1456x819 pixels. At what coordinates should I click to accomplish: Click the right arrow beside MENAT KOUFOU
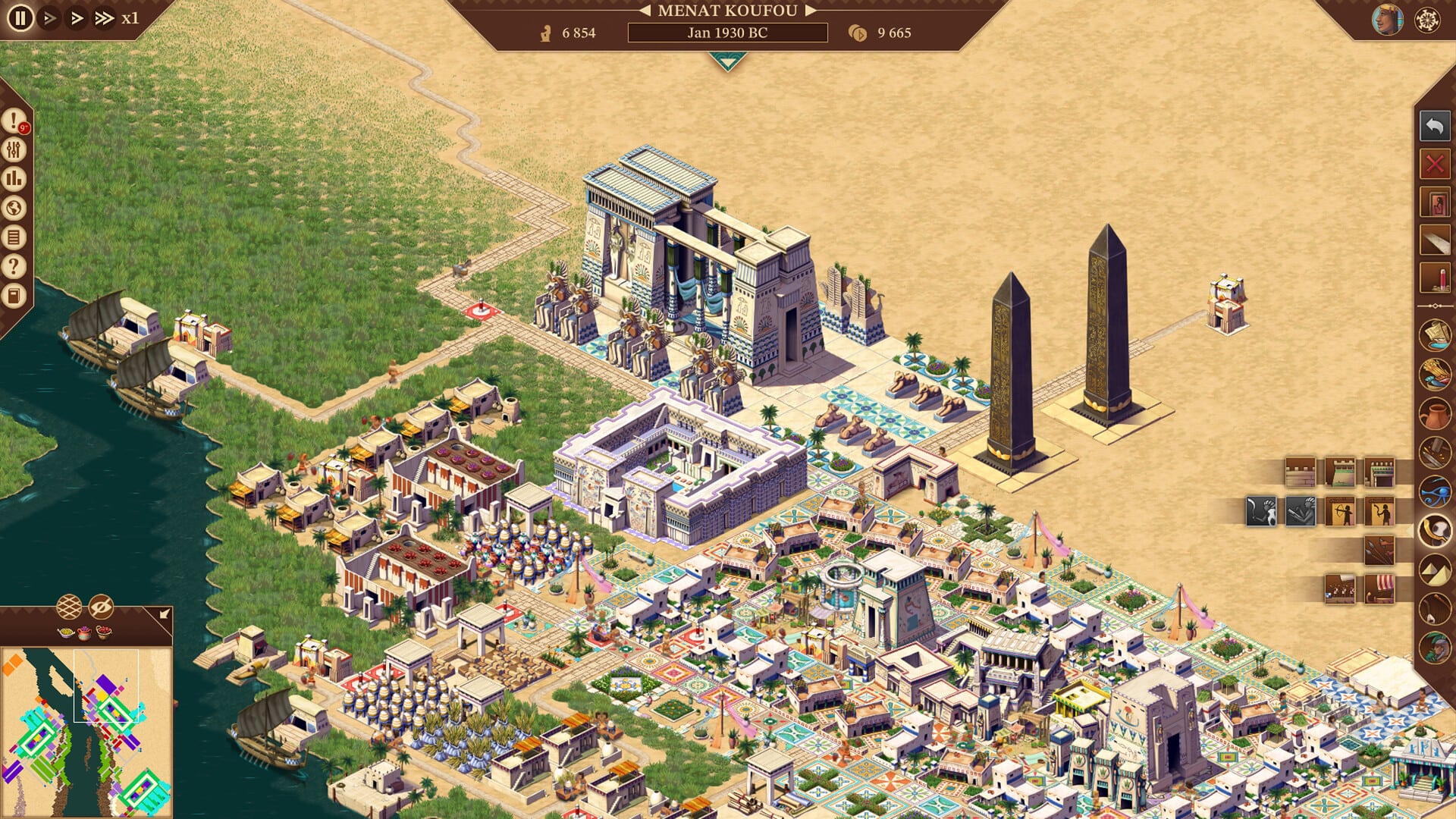808,11
